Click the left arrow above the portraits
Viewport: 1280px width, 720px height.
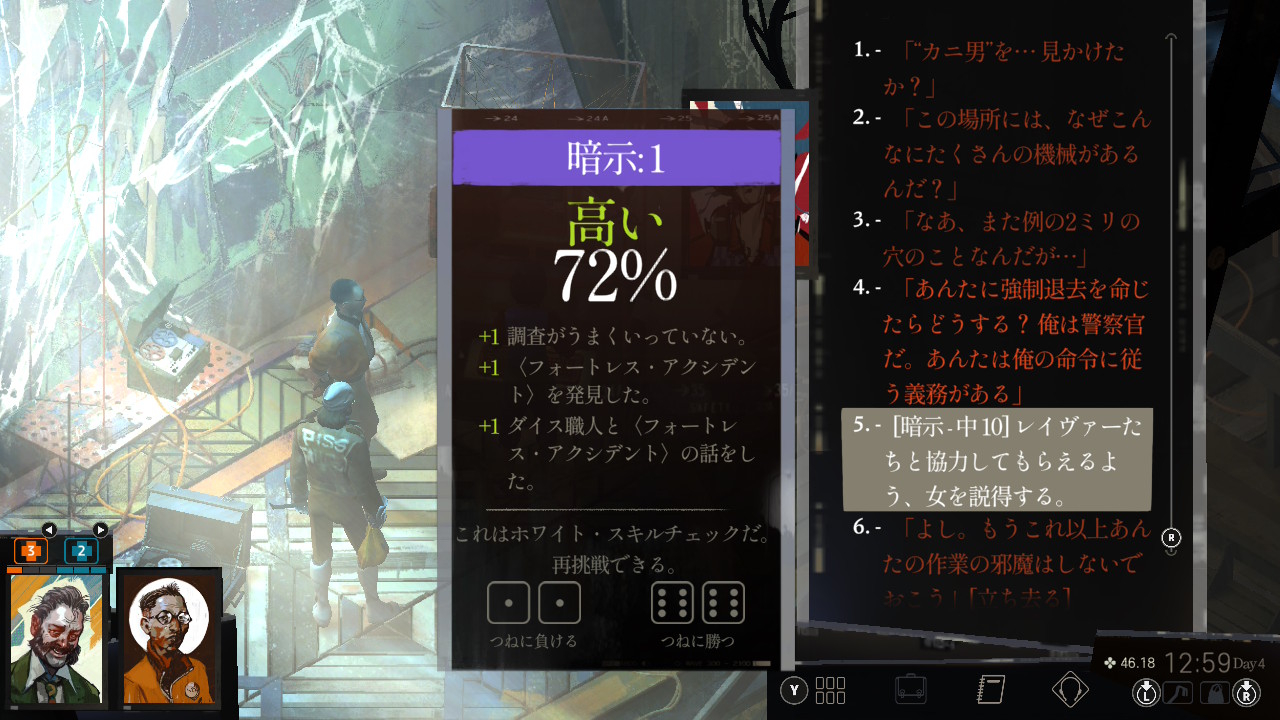click(x=49, y=529)
